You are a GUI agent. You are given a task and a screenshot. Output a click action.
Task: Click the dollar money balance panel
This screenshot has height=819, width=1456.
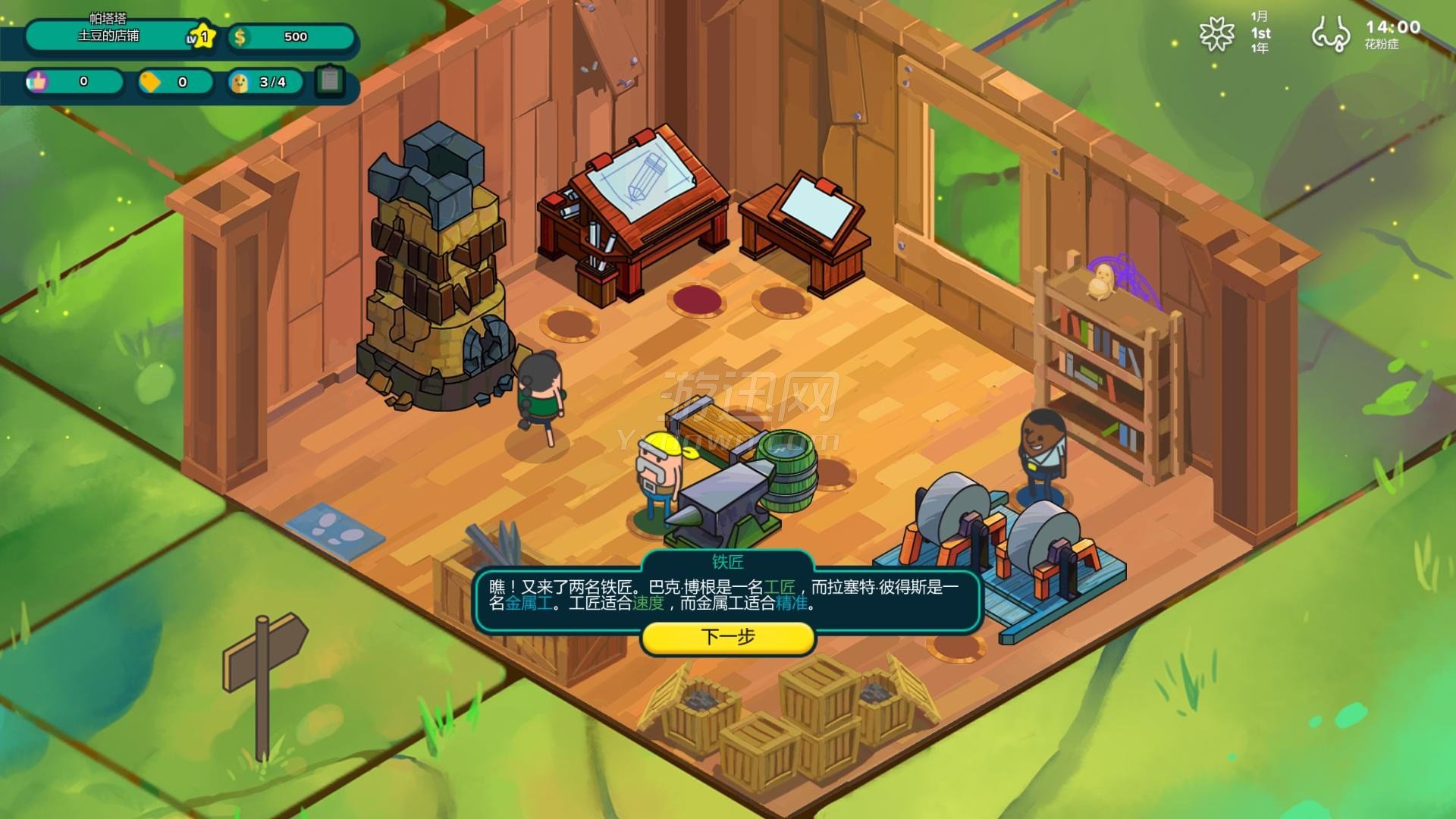(x=291, y=36)
